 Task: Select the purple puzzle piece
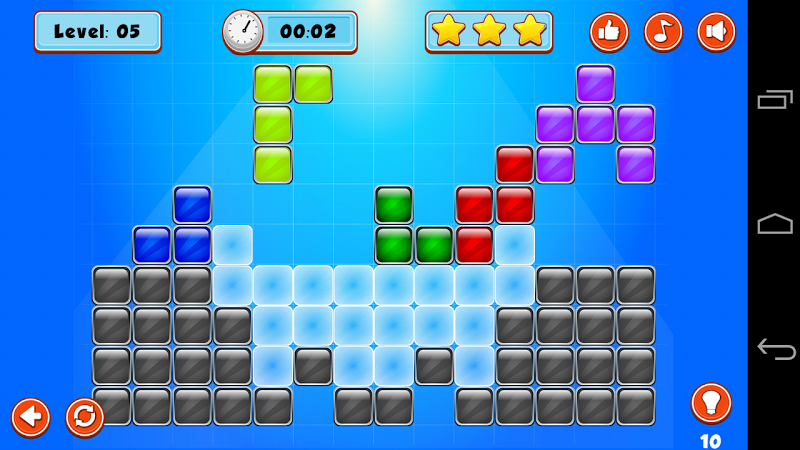(595, 124)
